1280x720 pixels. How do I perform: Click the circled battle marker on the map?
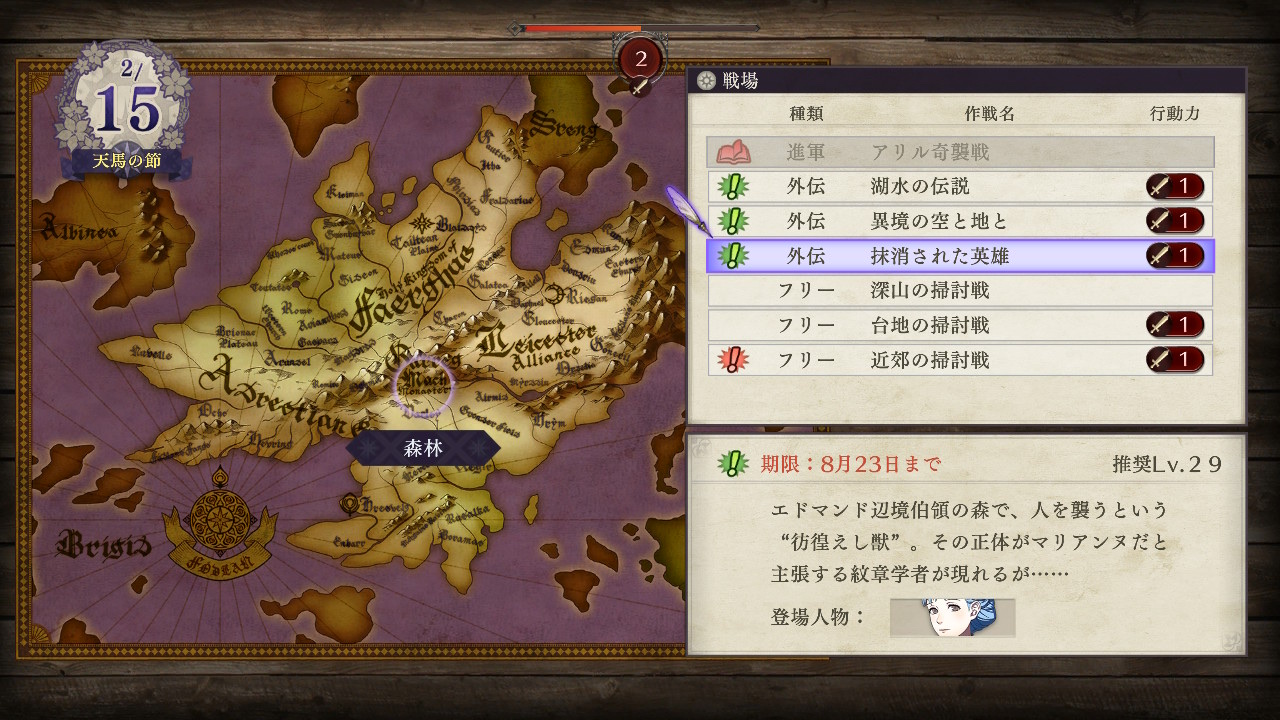424,385
